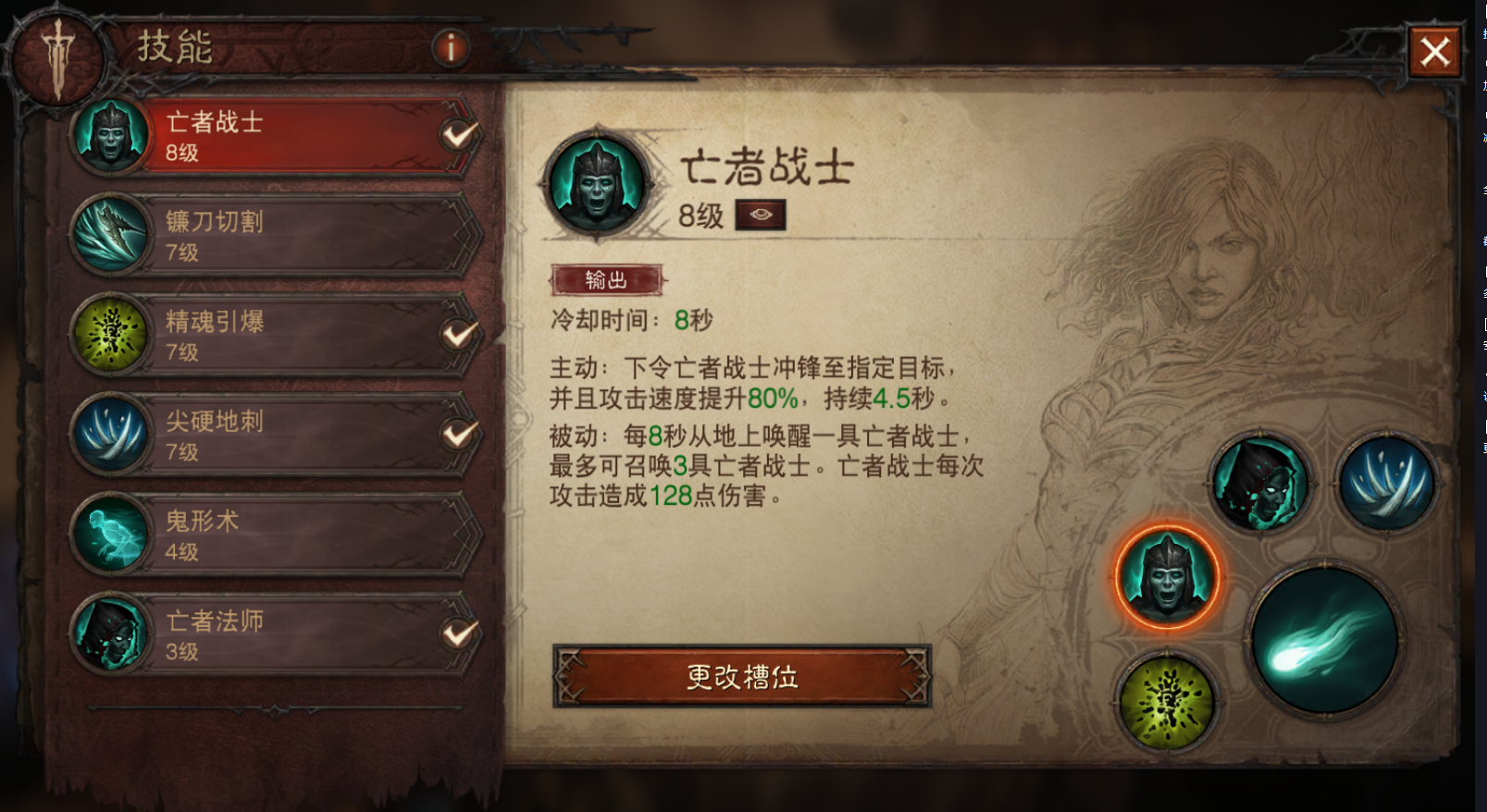Select the equipped 亡者法师 skeleton mage slot
The width and height of the screenshot is (1487, 812).
[1265, 484]
